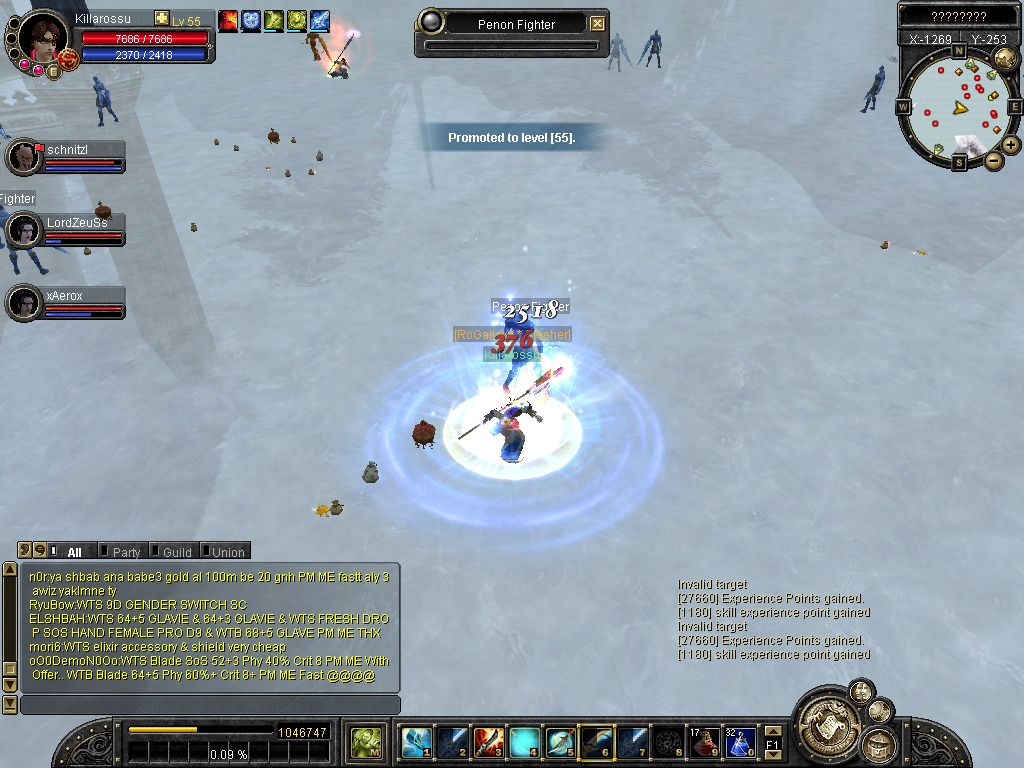Use the red health potion in slot 9
Screen dimensions: 1024x768
point(706,743)
